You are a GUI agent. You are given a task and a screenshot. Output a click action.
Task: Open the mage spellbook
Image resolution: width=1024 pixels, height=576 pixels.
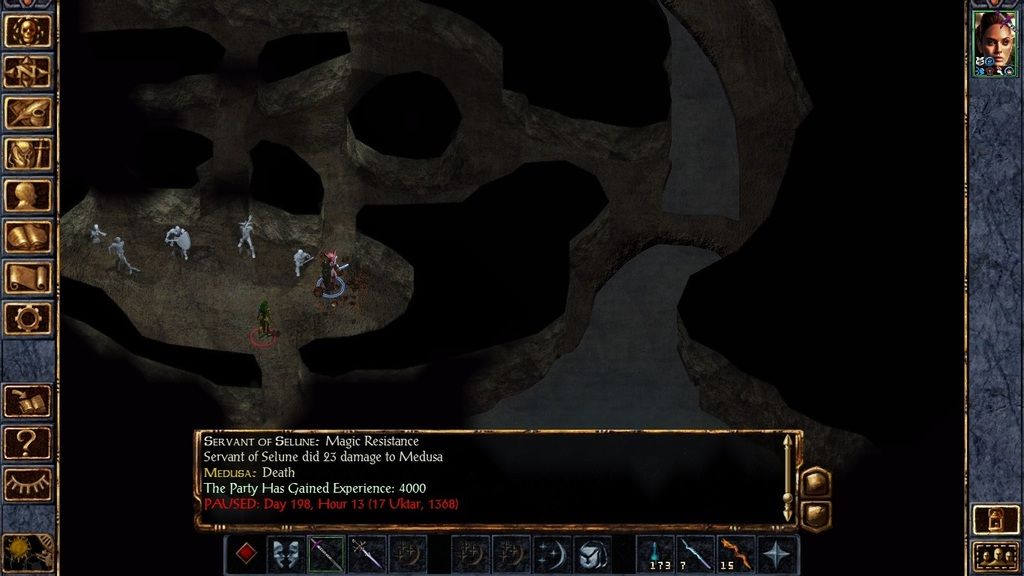(x=28, y=236)
